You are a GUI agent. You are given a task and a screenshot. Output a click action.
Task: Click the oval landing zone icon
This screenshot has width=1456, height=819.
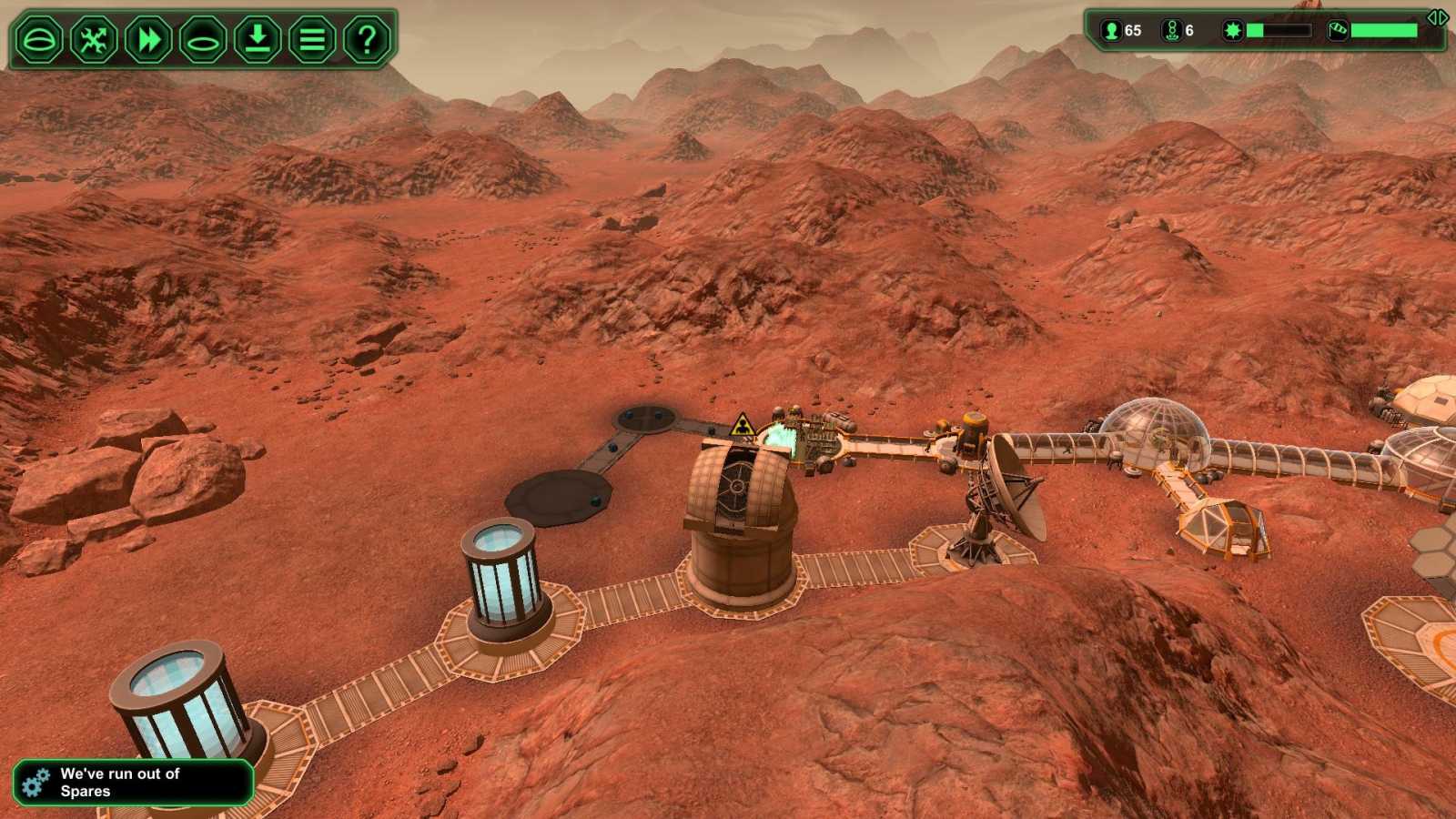(203, 39)
